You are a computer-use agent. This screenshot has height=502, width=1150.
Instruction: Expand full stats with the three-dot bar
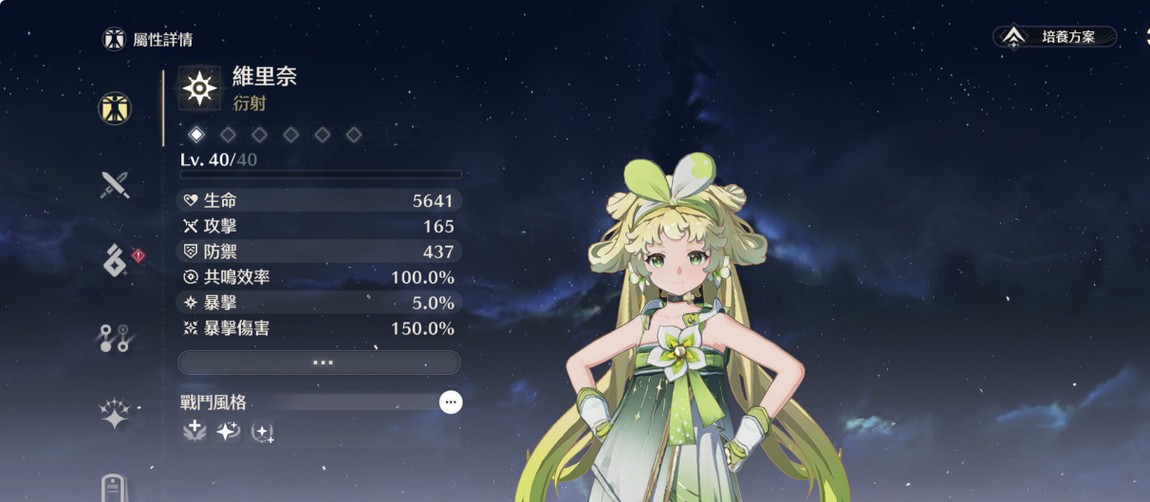point(319,362)
